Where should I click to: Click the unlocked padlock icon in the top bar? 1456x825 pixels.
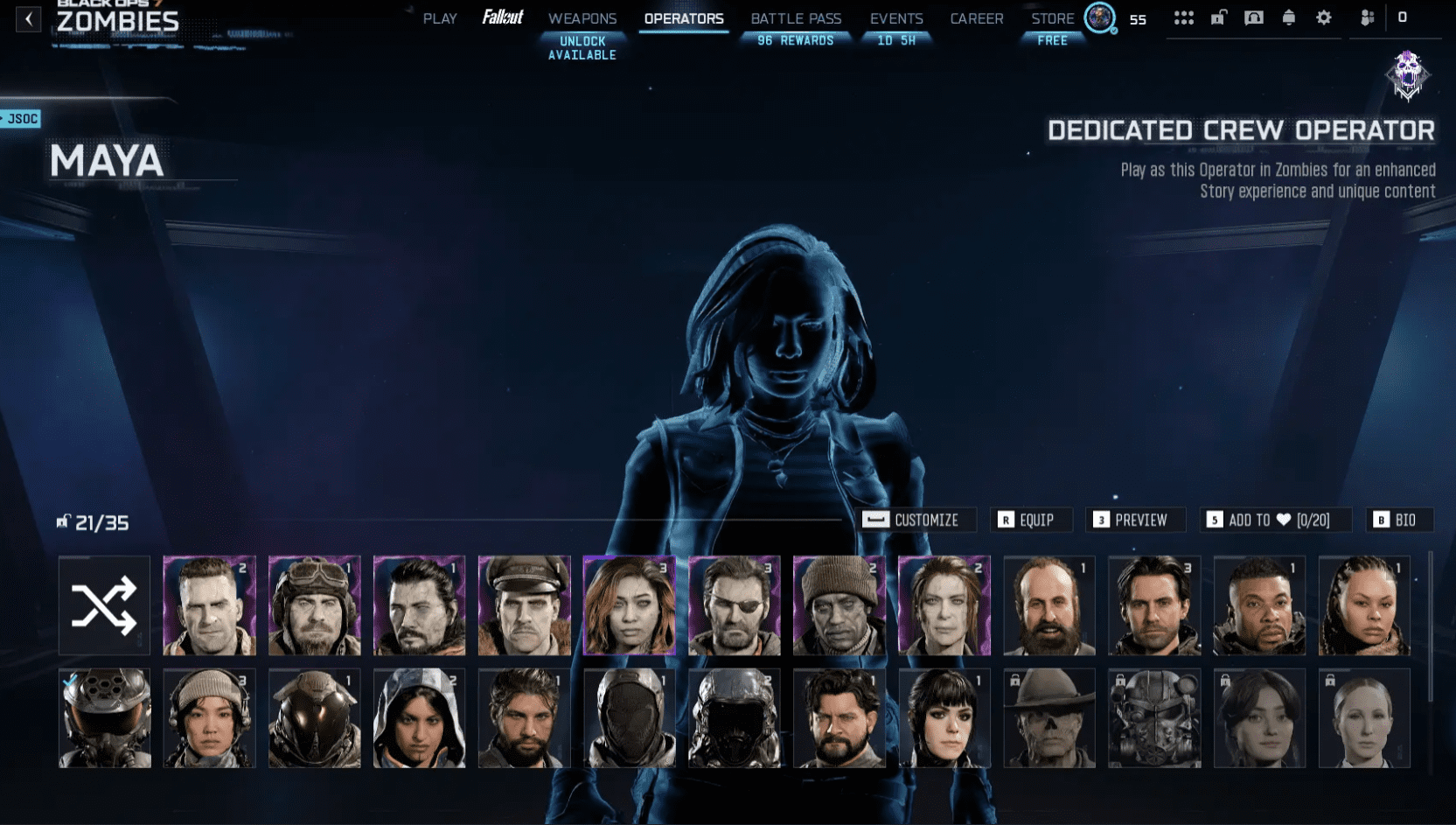coord(1217,17)
